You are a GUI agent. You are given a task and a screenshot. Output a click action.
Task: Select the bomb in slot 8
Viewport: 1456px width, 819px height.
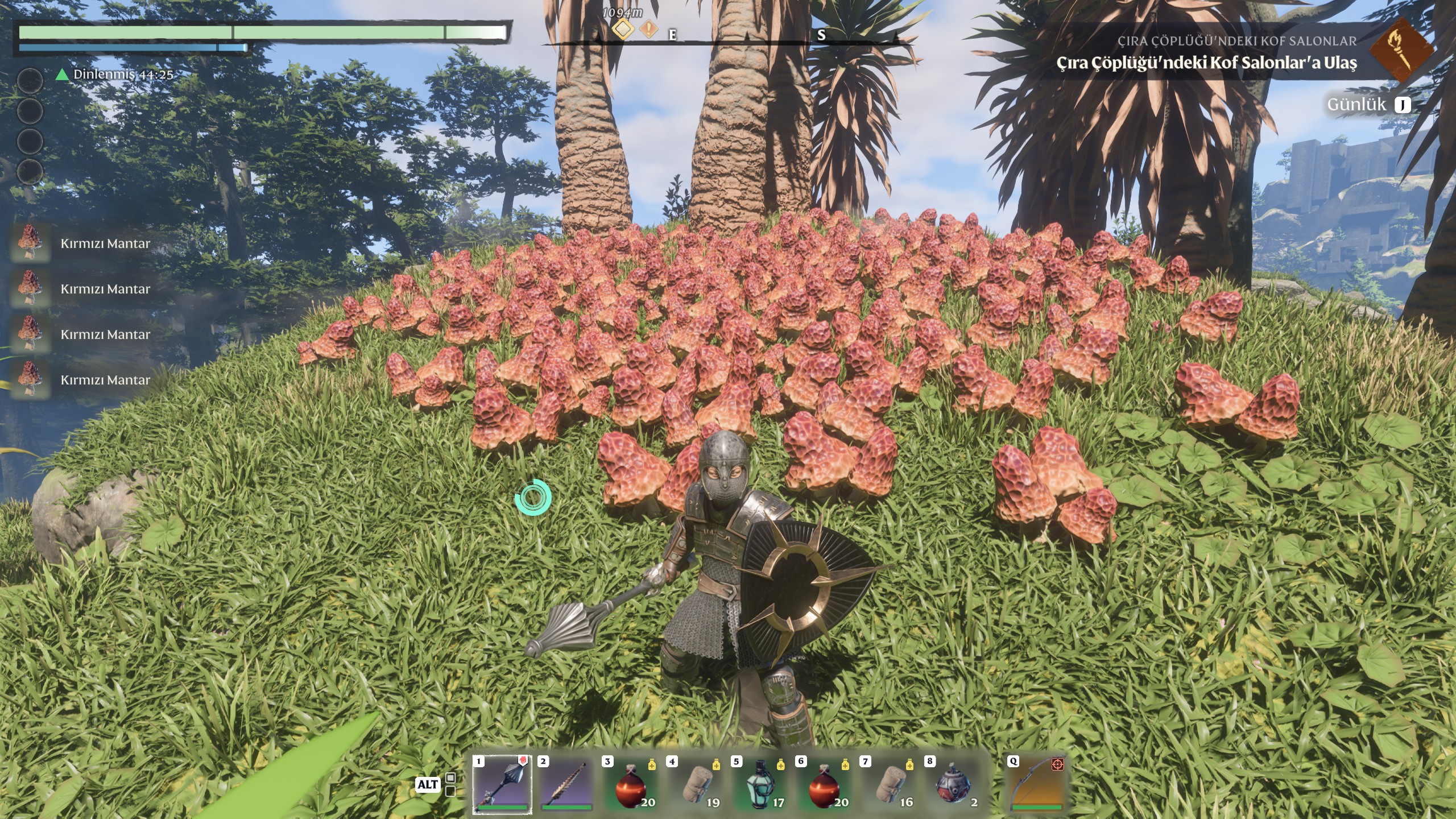tap(954, 785)
